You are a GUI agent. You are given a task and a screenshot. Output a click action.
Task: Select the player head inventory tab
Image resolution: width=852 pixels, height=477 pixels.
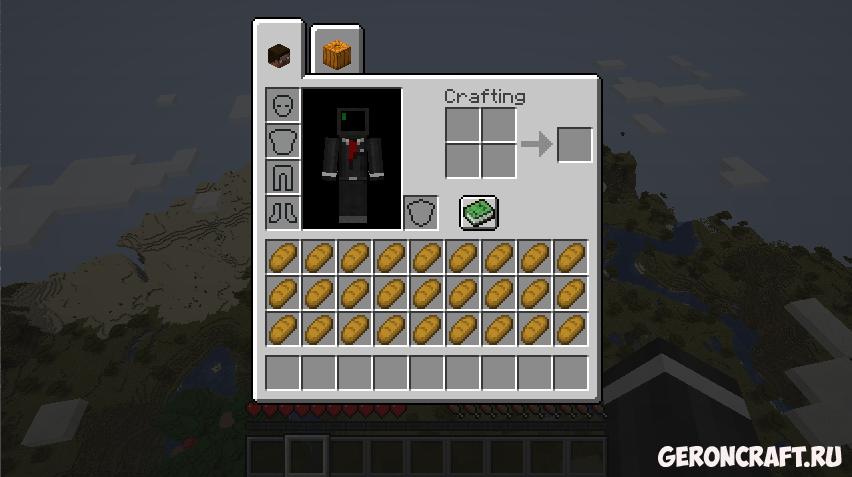pos(278,54)
